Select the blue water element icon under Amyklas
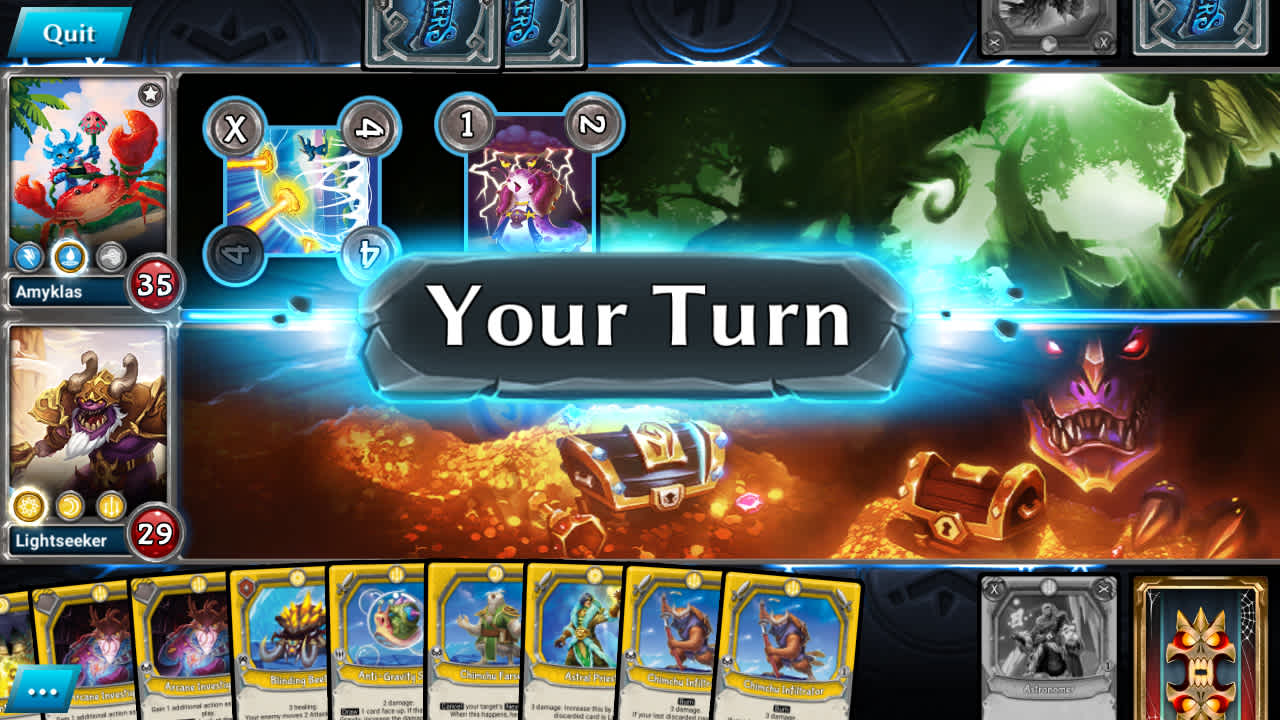The image size is (1280, 720). tap(70, 256)
